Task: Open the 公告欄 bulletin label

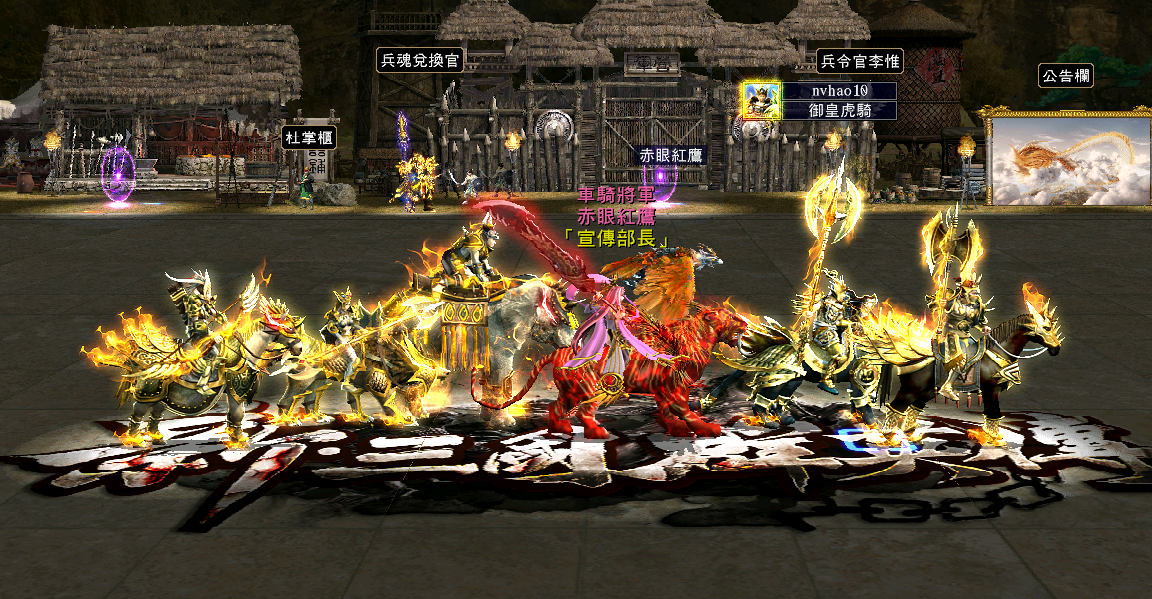Action: point(1065,76)
